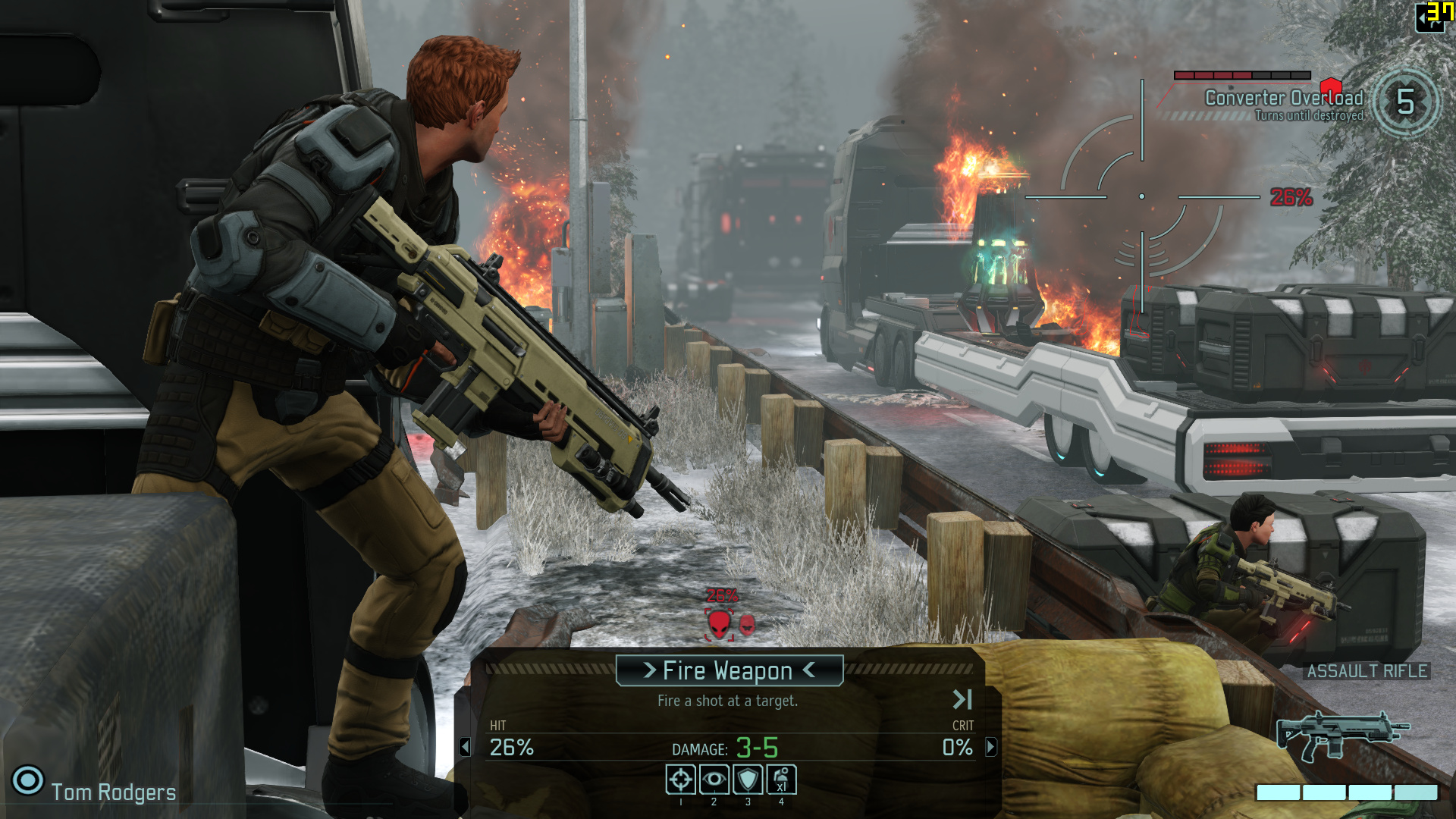
Task: Choose the Hunker Down shield ability
Action: 748,780
